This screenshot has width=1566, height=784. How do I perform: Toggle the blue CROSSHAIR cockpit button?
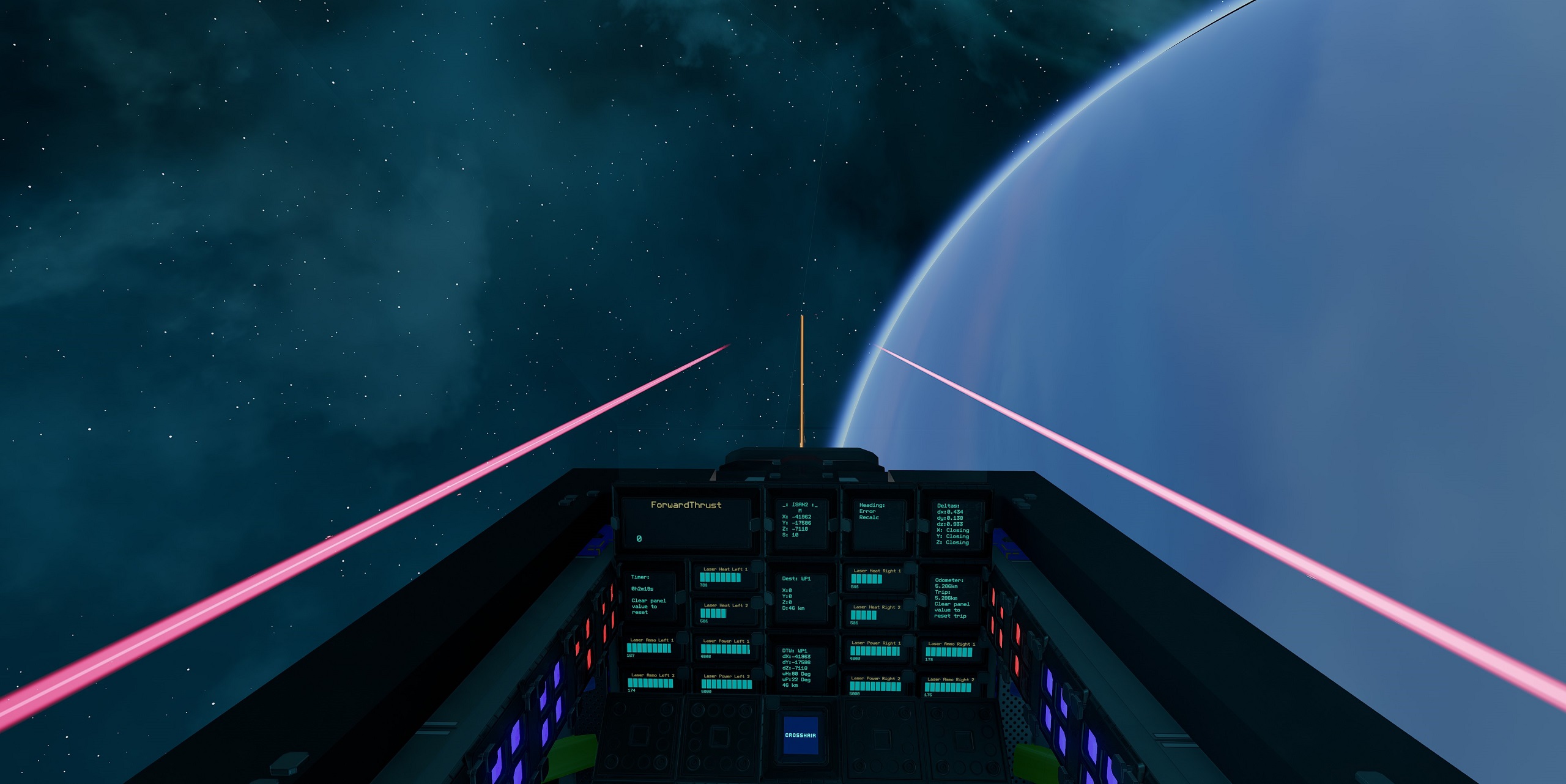coord(800,735)
